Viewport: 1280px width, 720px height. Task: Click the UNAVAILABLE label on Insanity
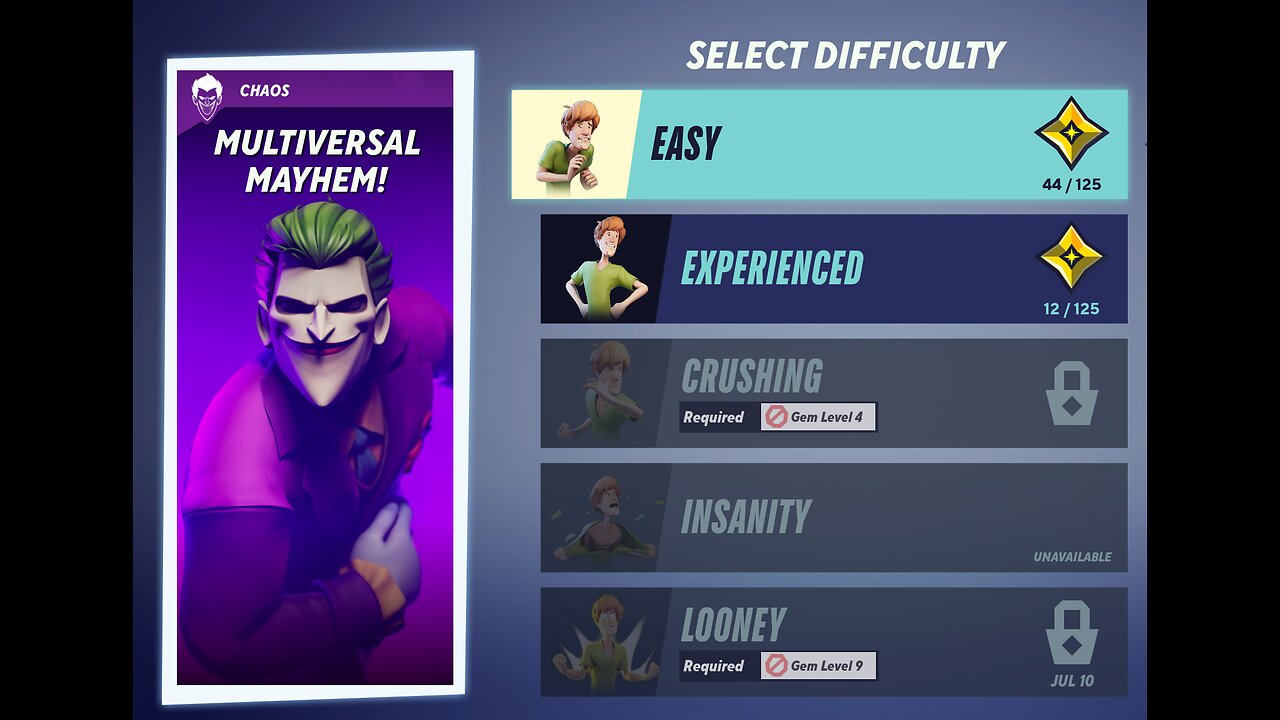pyautogui.click(x=1071, y=557)
